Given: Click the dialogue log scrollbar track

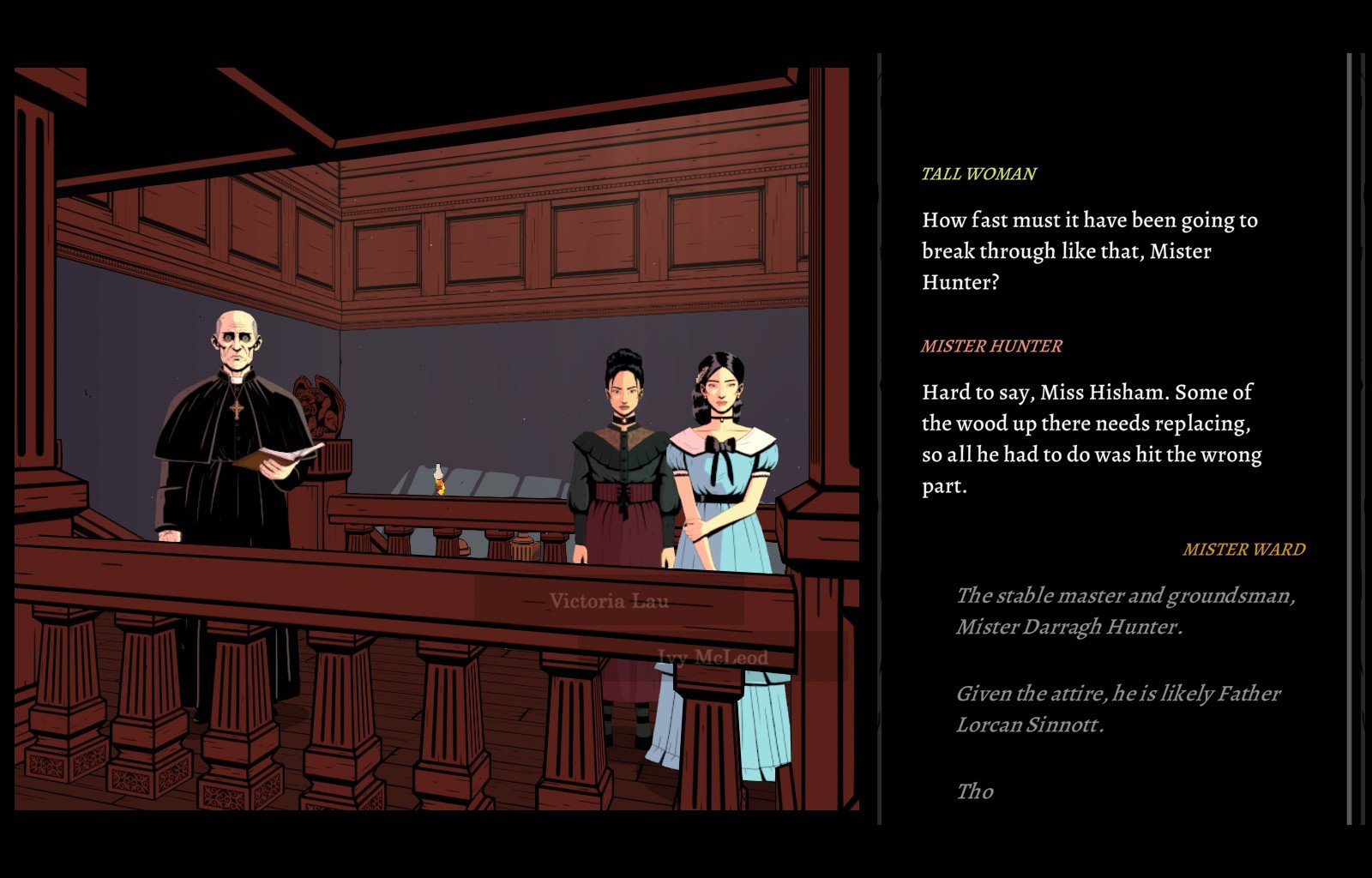Looking at the screenshot, I should coord(1349,437).
